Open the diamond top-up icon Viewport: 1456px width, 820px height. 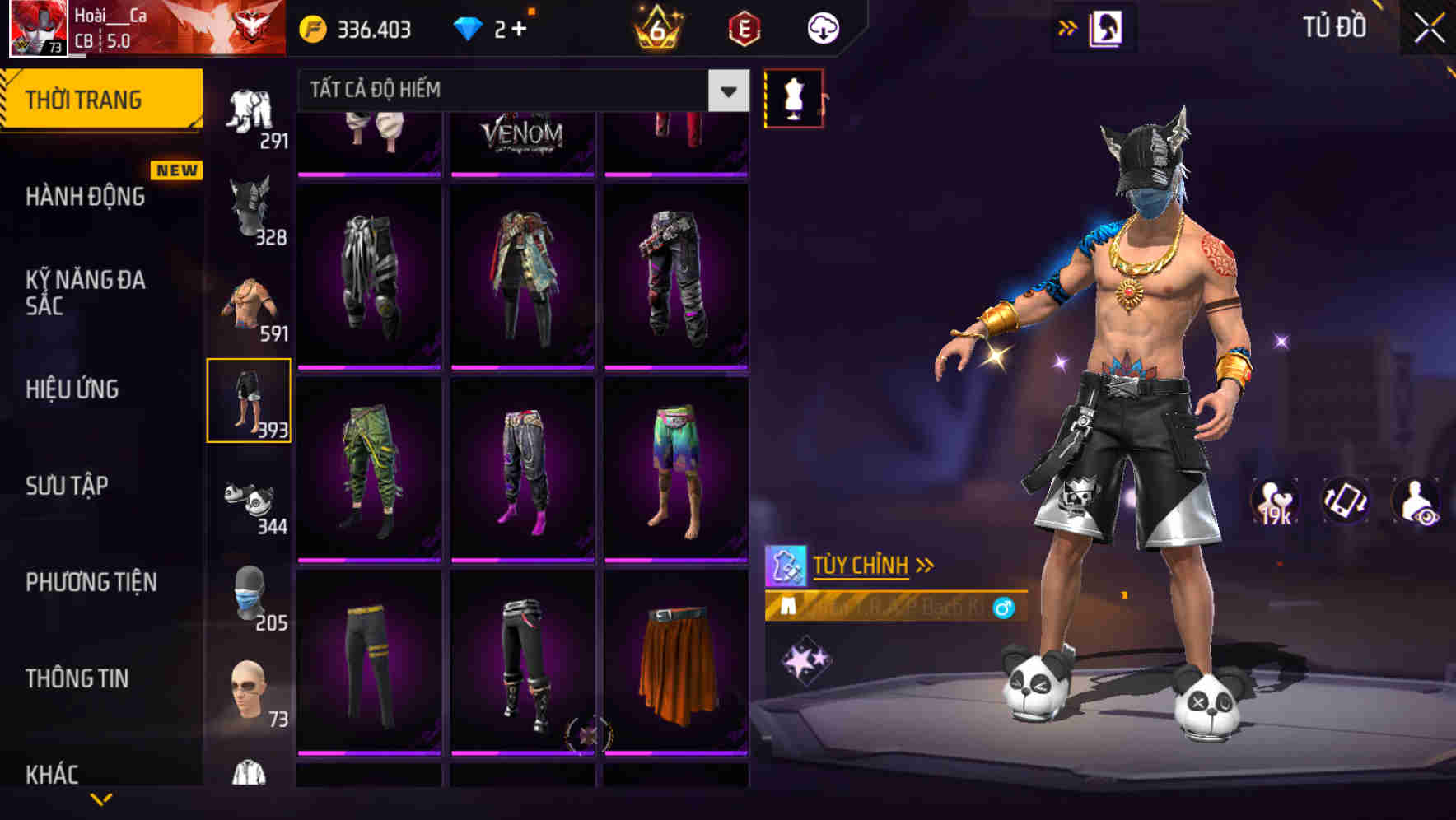pyautogui.click(x=469, y=27)
